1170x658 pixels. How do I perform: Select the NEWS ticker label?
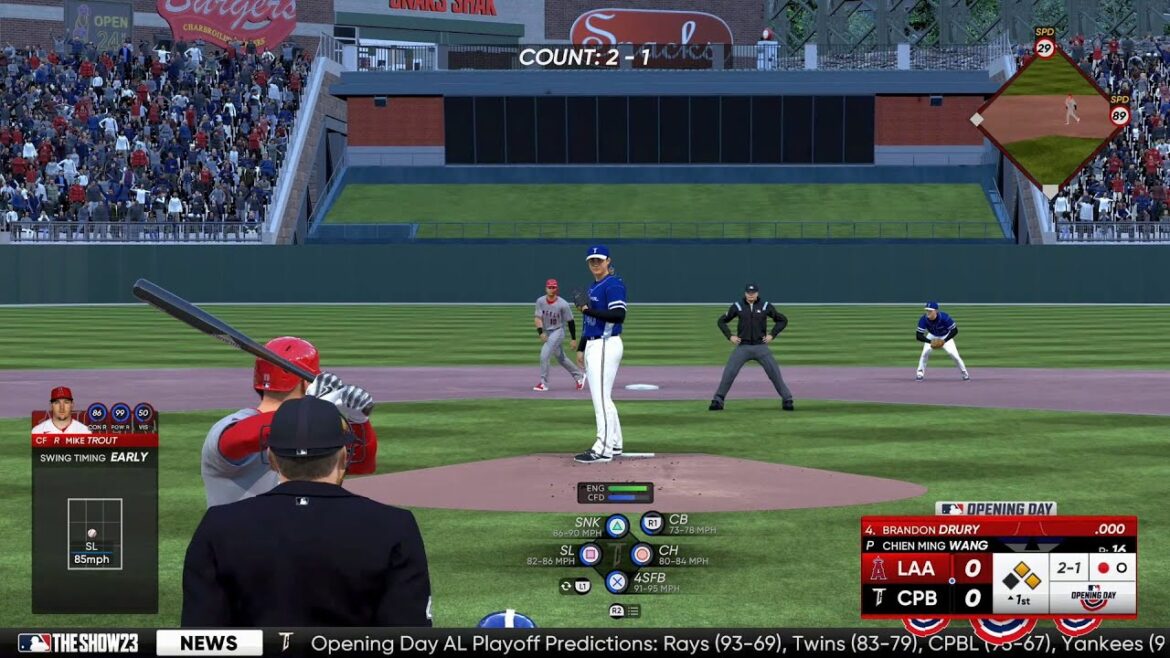(209, 643)
